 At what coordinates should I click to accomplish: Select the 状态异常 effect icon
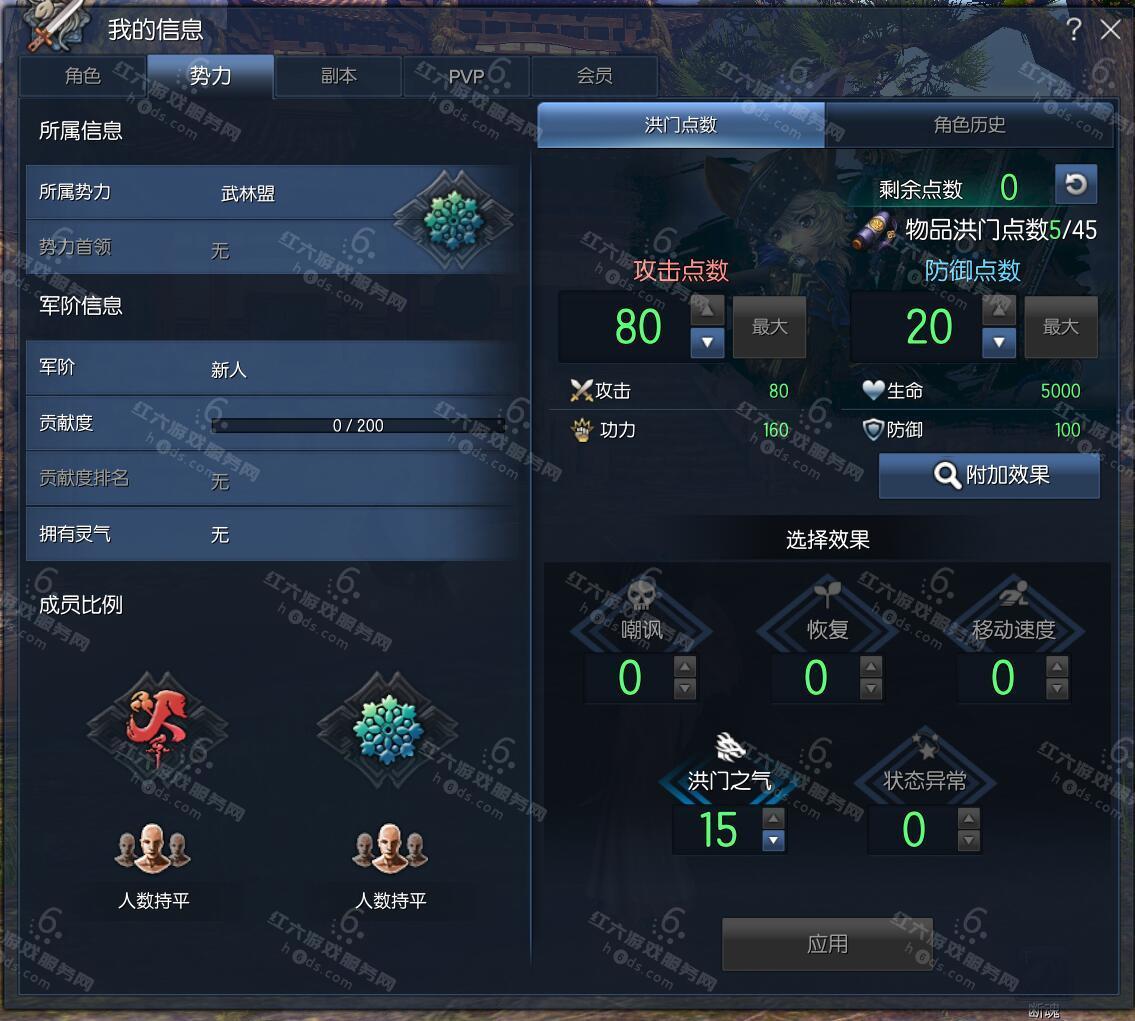925,750
